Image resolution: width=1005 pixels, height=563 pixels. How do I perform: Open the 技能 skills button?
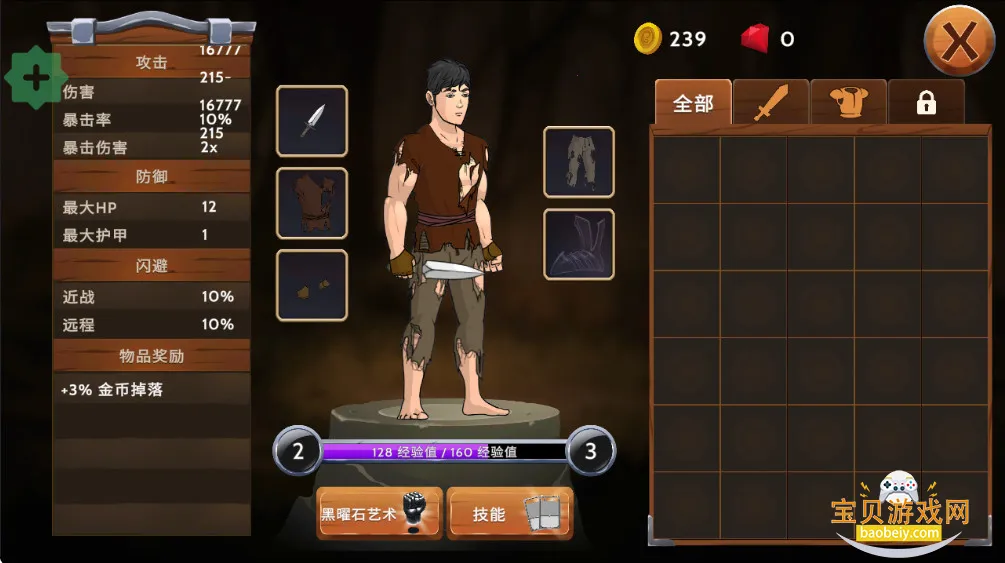pos(509,514)
